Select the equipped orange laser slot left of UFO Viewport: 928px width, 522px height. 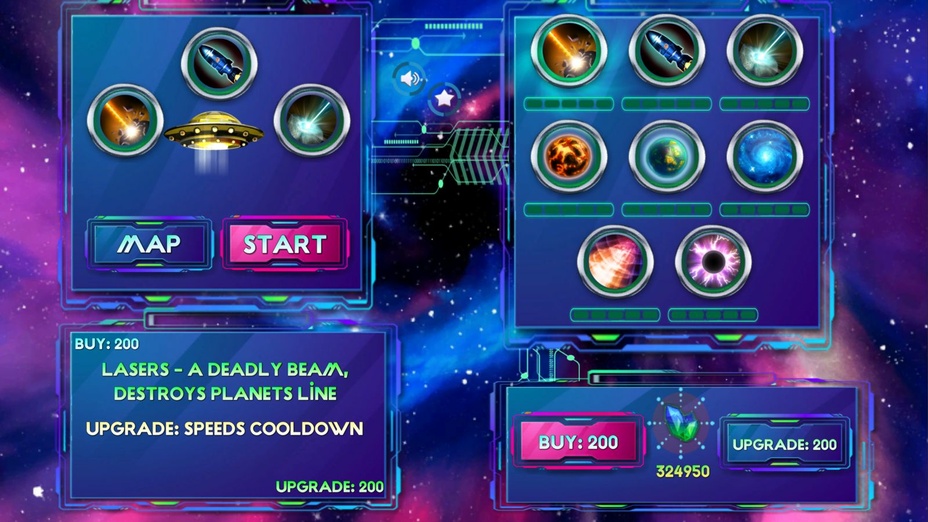pyautogui.click(x=125, y=121)
